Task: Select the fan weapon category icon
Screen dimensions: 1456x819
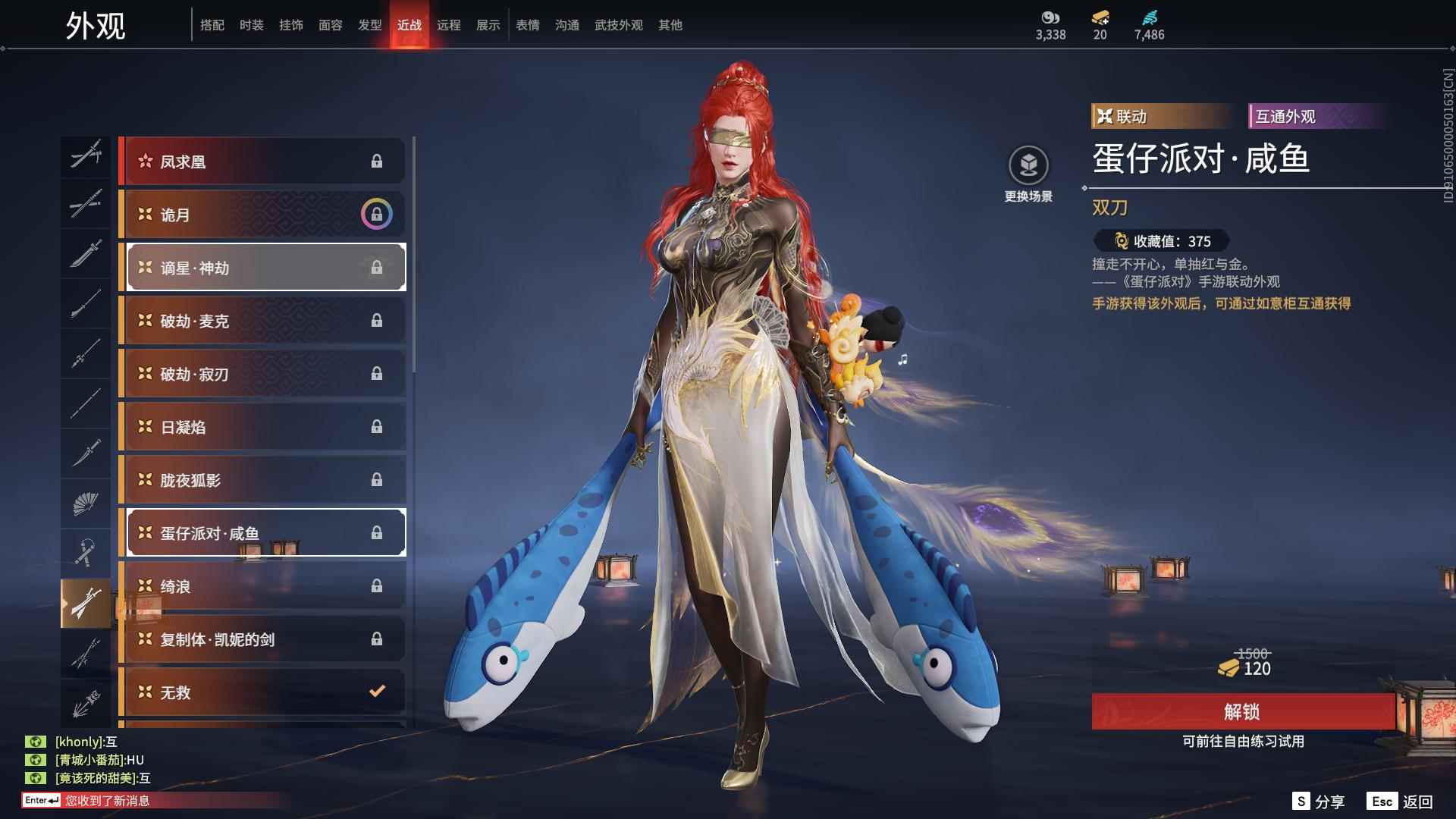Action: pos(86,503)
